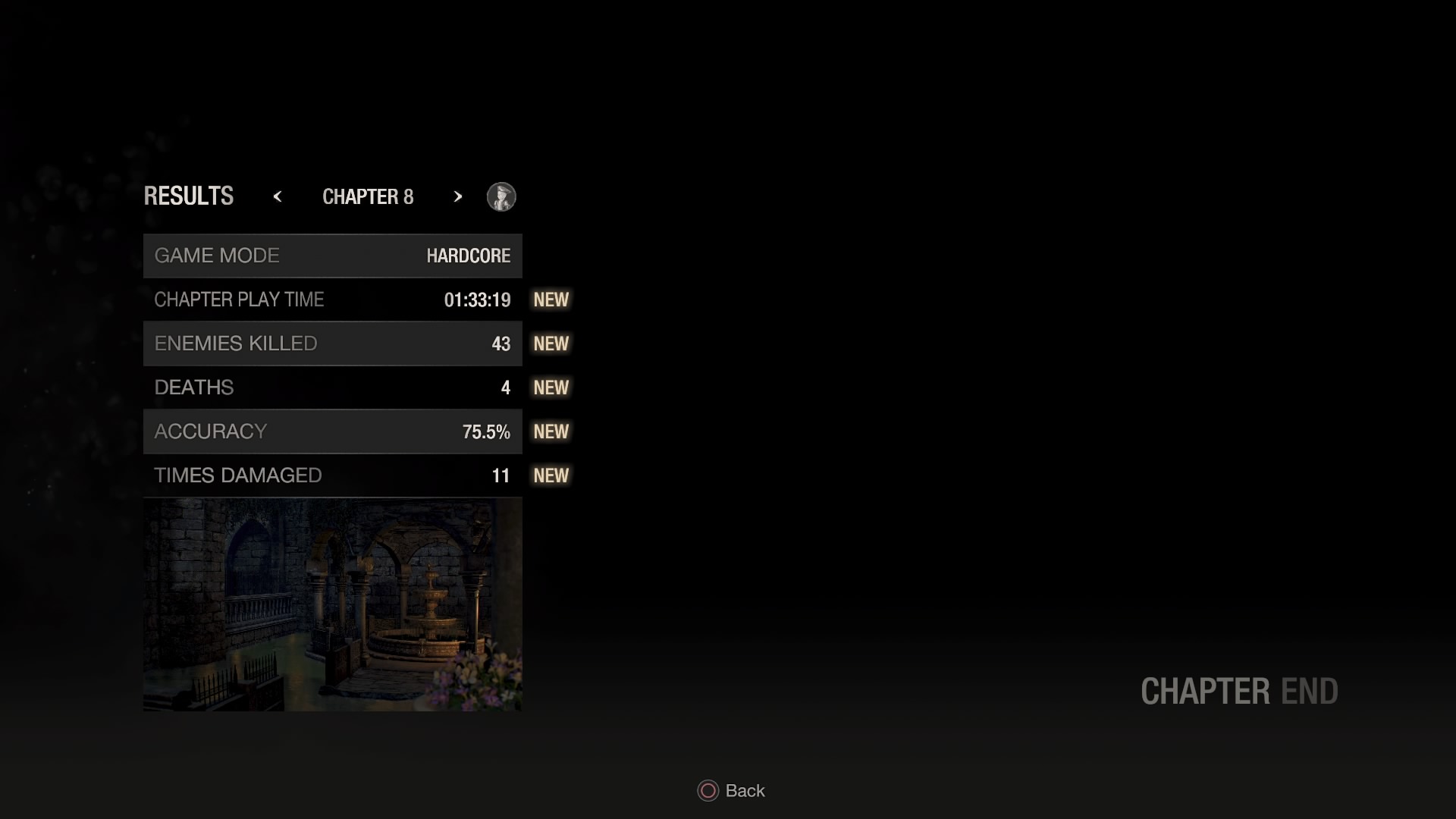
Task: Select the Chapter Play Time row
Action: click(x=332, y=300)
